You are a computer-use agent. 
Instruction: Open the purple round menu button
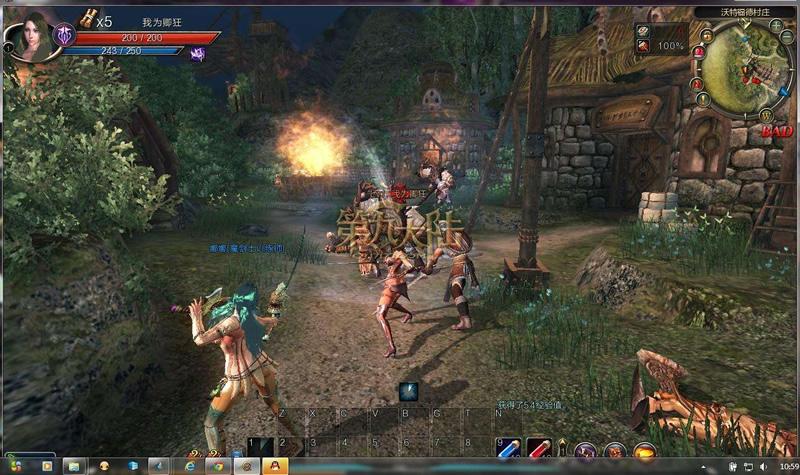click(585, 451)
